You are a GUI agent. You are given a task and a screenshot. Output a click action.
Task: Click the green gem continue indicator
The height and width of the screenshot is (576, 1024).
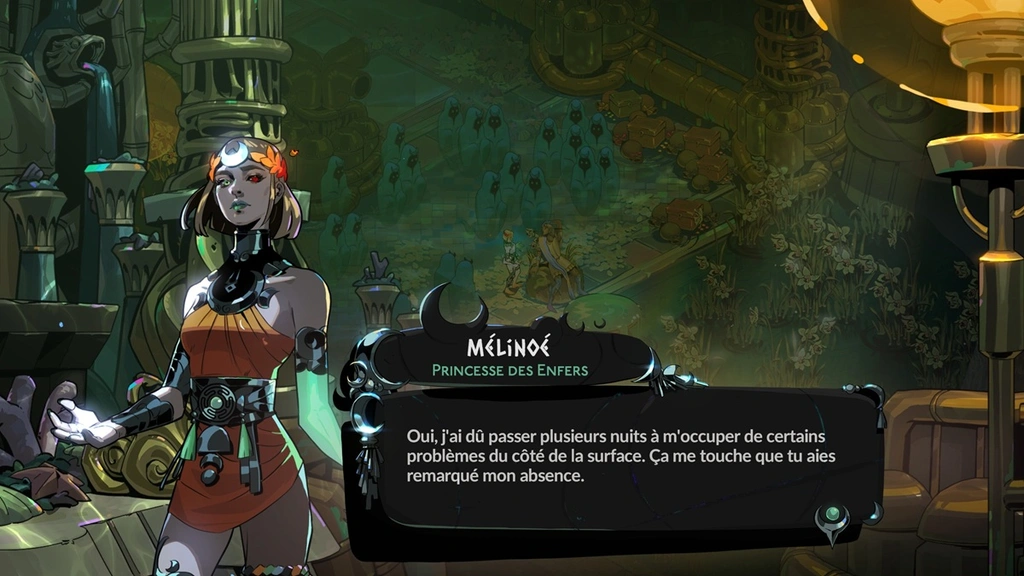tap(832, 517)
